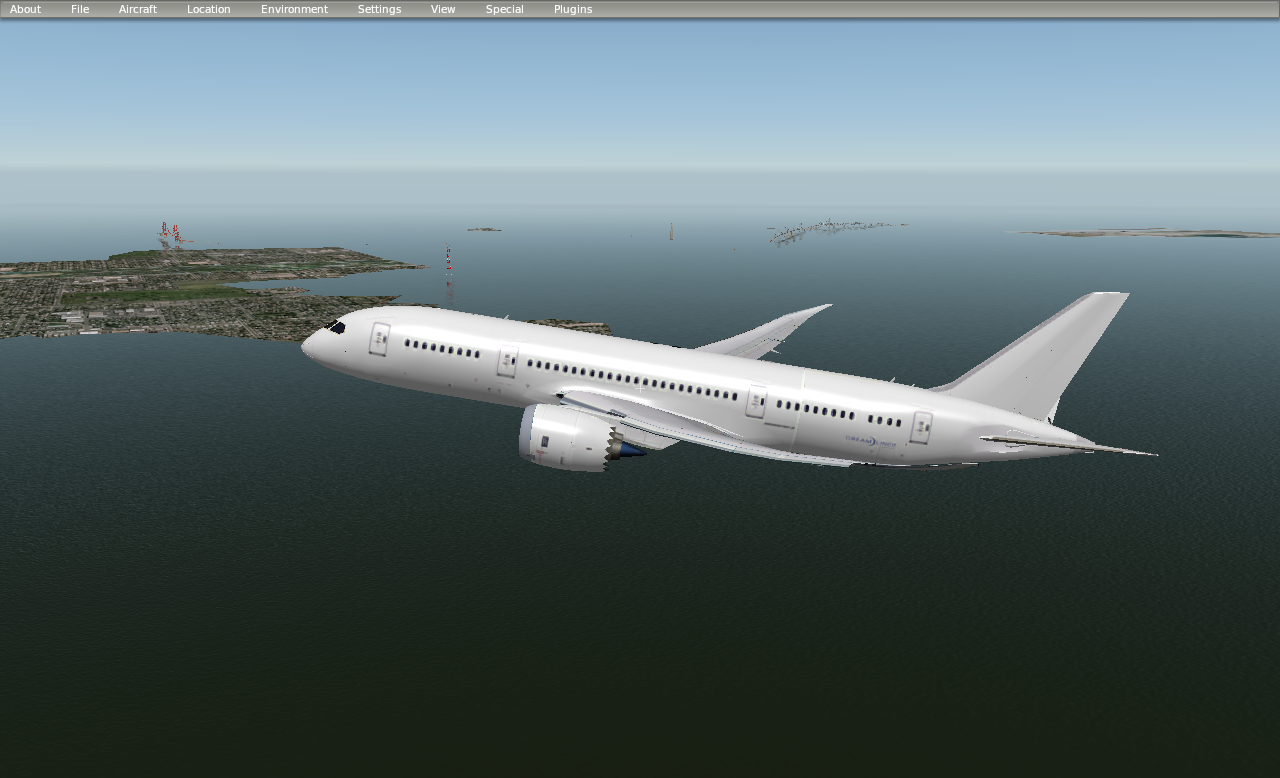The height and width of the screenshot is (778, 1280).
Task: Open the File menu
Action: (79, 8)
